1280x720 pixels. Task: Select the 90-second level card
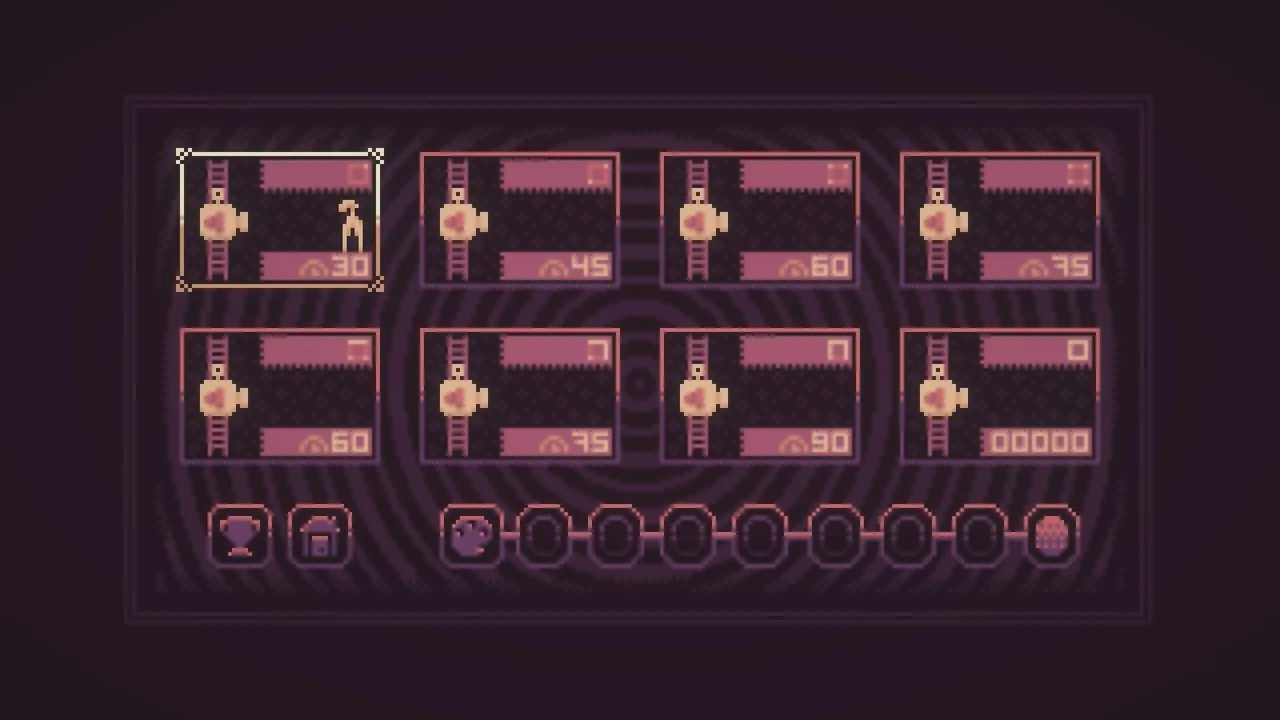[759, 393]
